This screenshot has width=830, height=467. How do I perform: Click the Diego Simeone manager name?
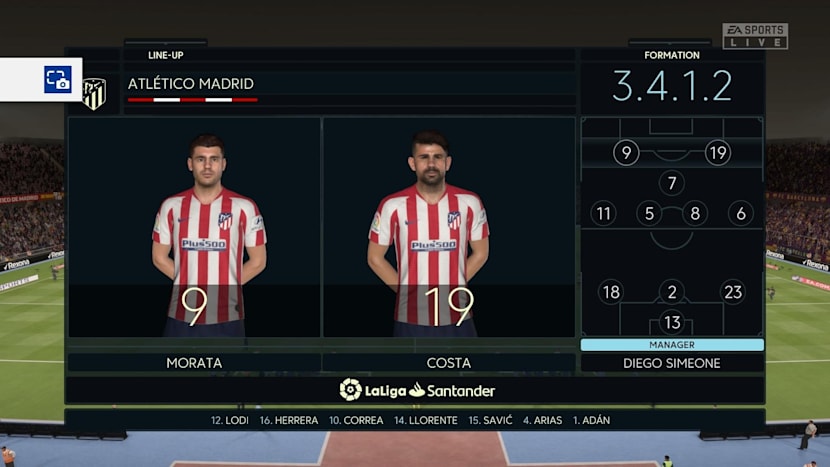671,363
